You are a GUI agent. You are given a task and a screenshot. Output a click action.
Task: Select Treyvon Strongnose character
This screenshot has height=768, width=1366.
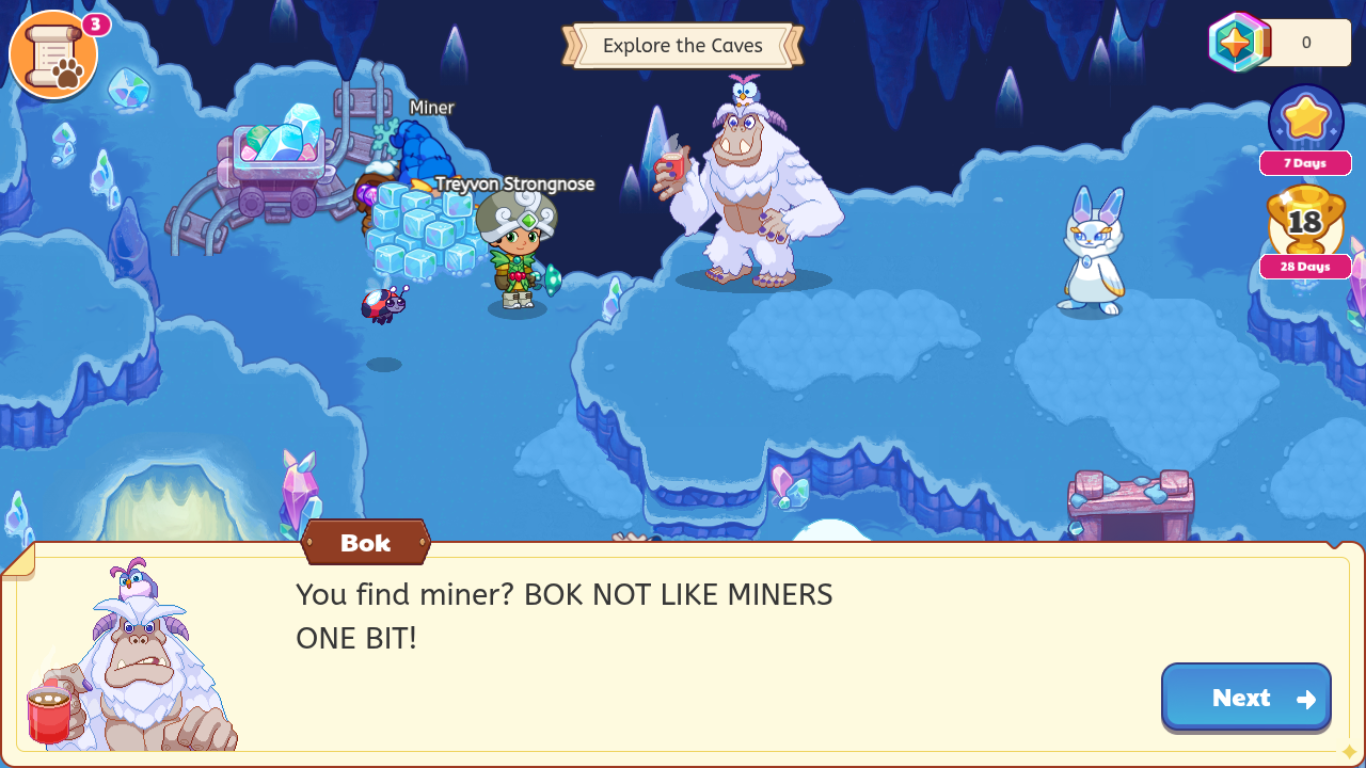[515, 245]
